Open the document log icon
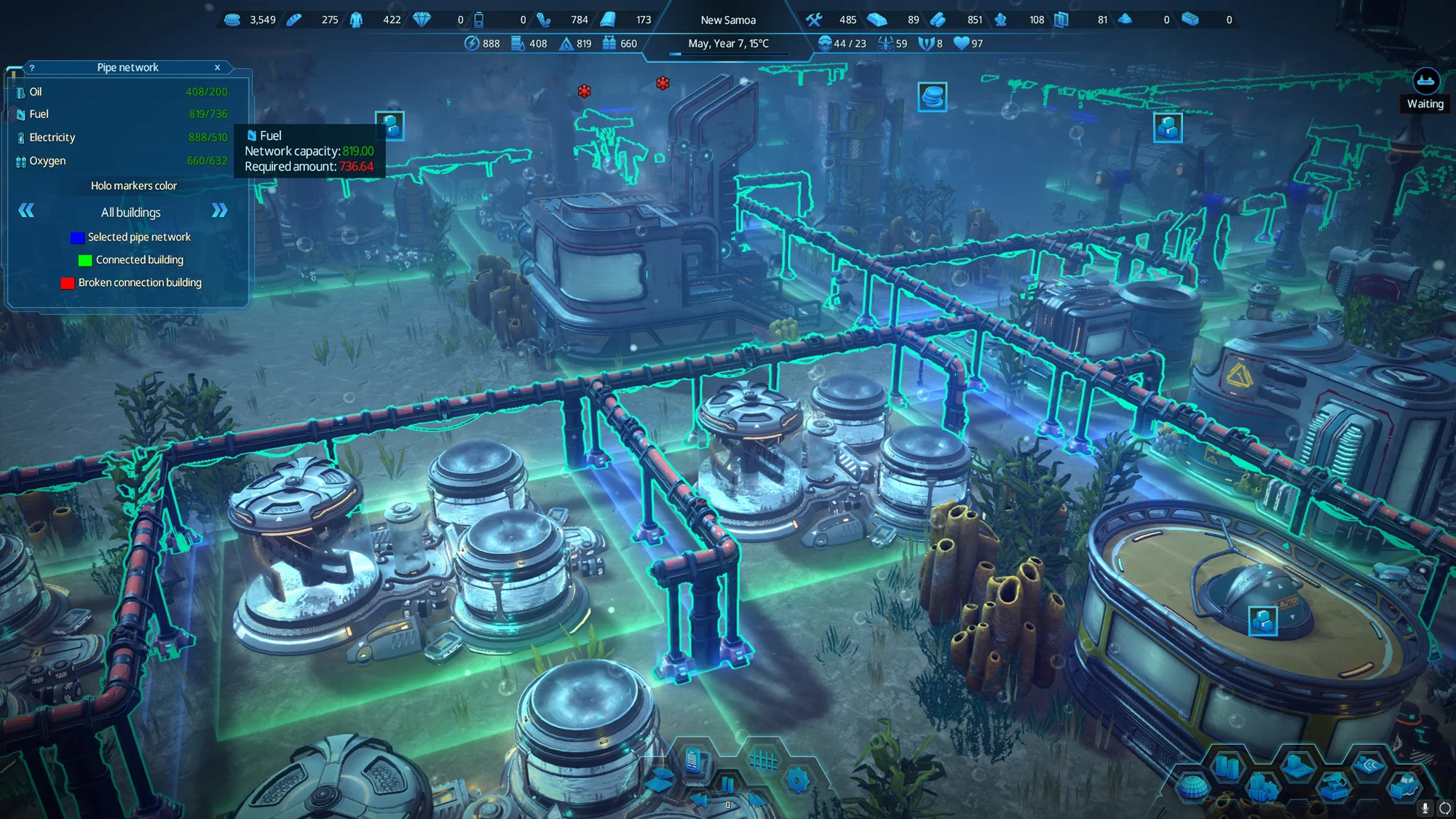 pyautogui.click(x=693, y=761)
